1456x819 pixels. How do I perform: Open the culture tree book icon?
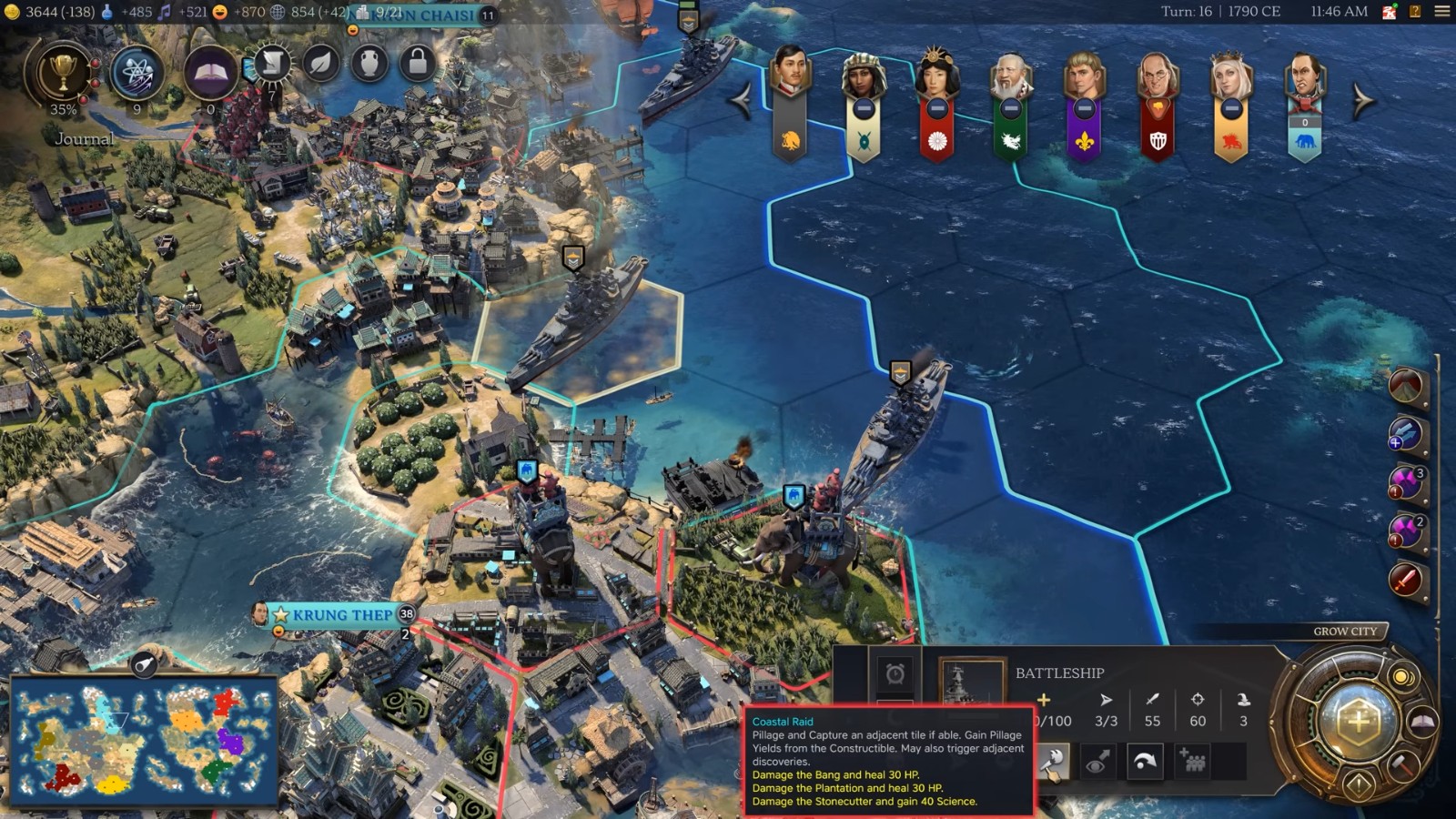pyautogui.click(x=209, y=70)
